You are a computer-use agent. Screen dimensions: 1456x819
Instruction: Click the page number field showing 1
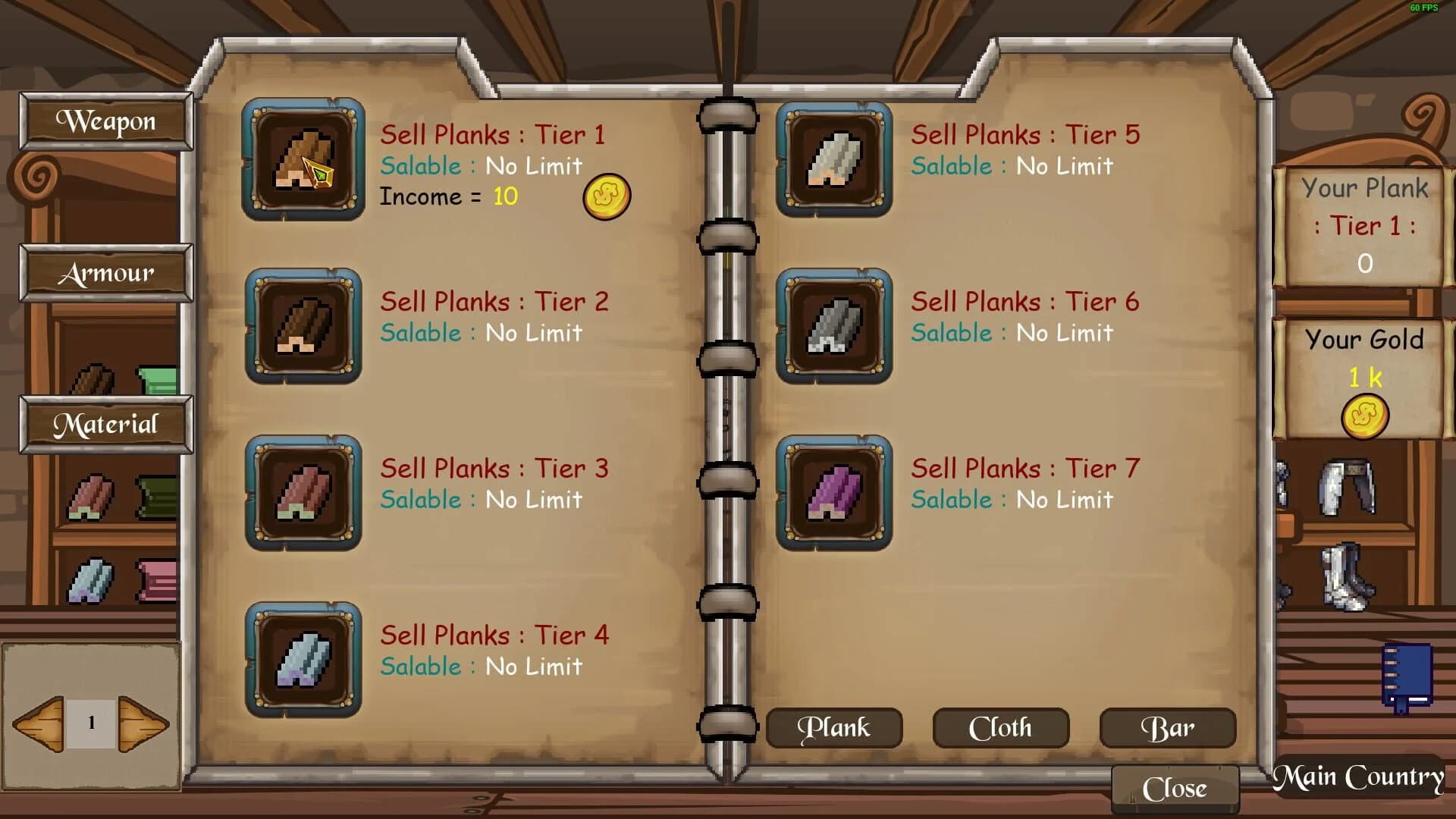point(93,724)
